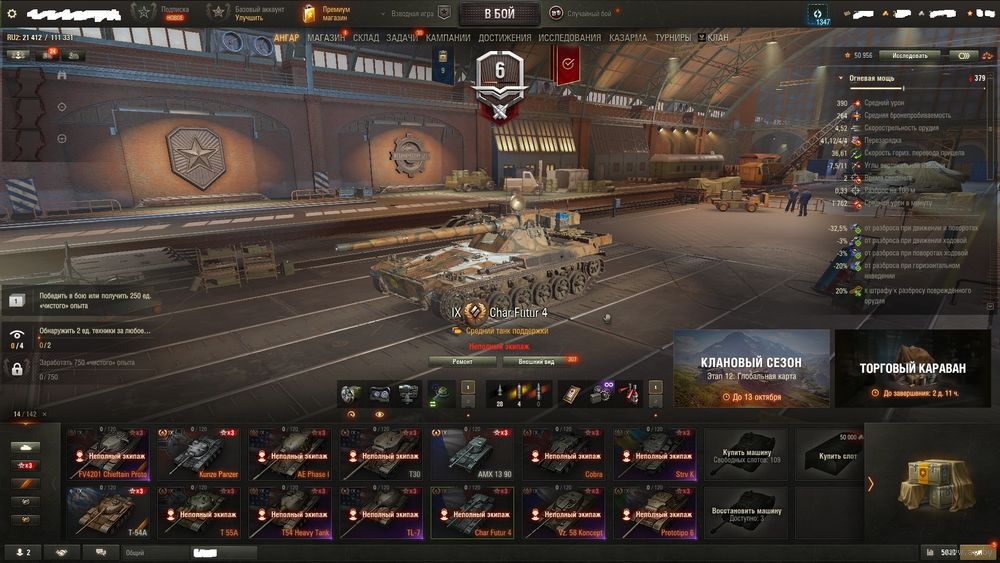Open the ТУРНИРЫ tab

[x=675, y=38]
